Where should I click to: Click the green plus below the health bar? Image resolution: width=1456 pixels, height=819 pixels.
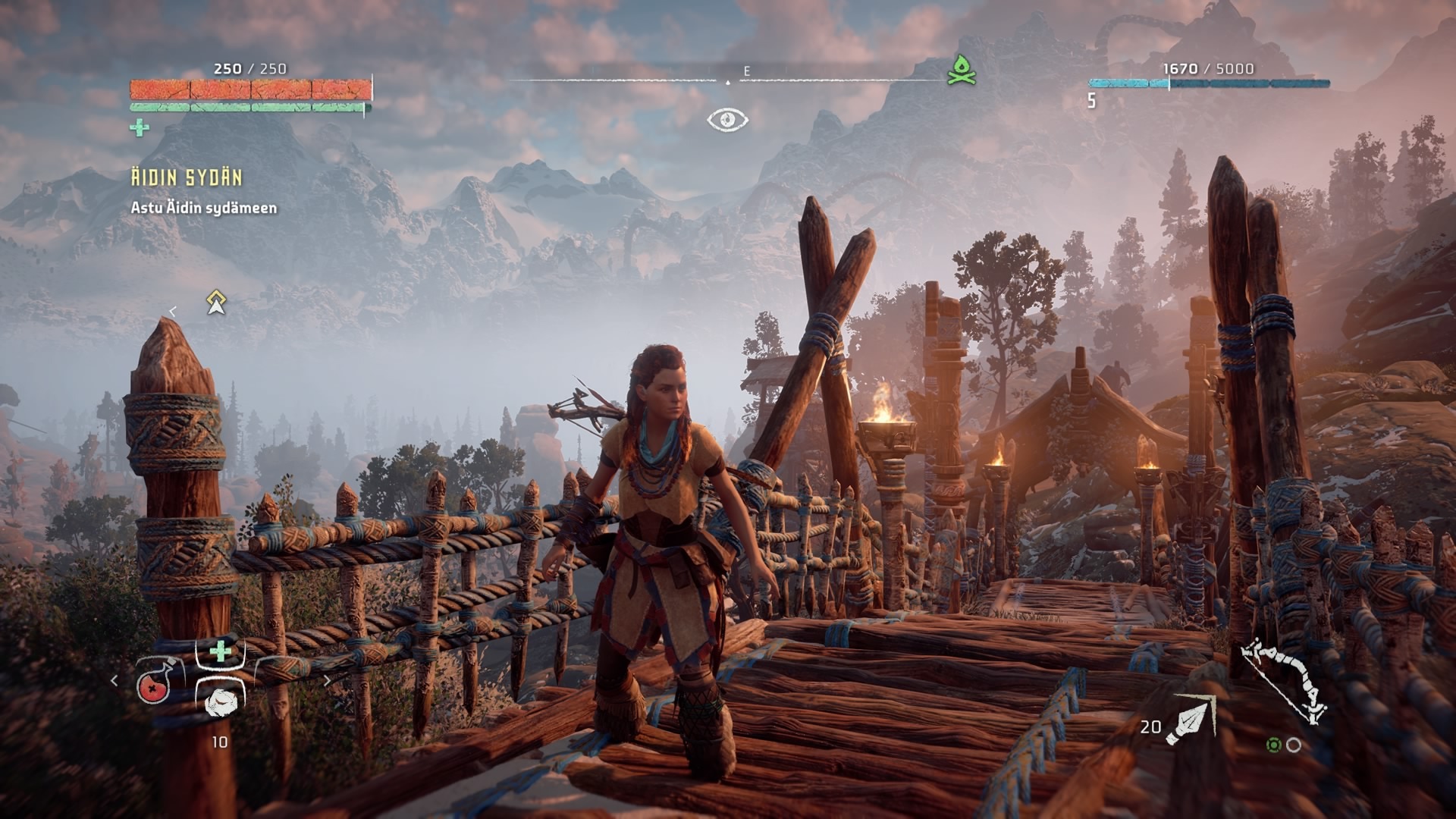click(x=140, y=128)
